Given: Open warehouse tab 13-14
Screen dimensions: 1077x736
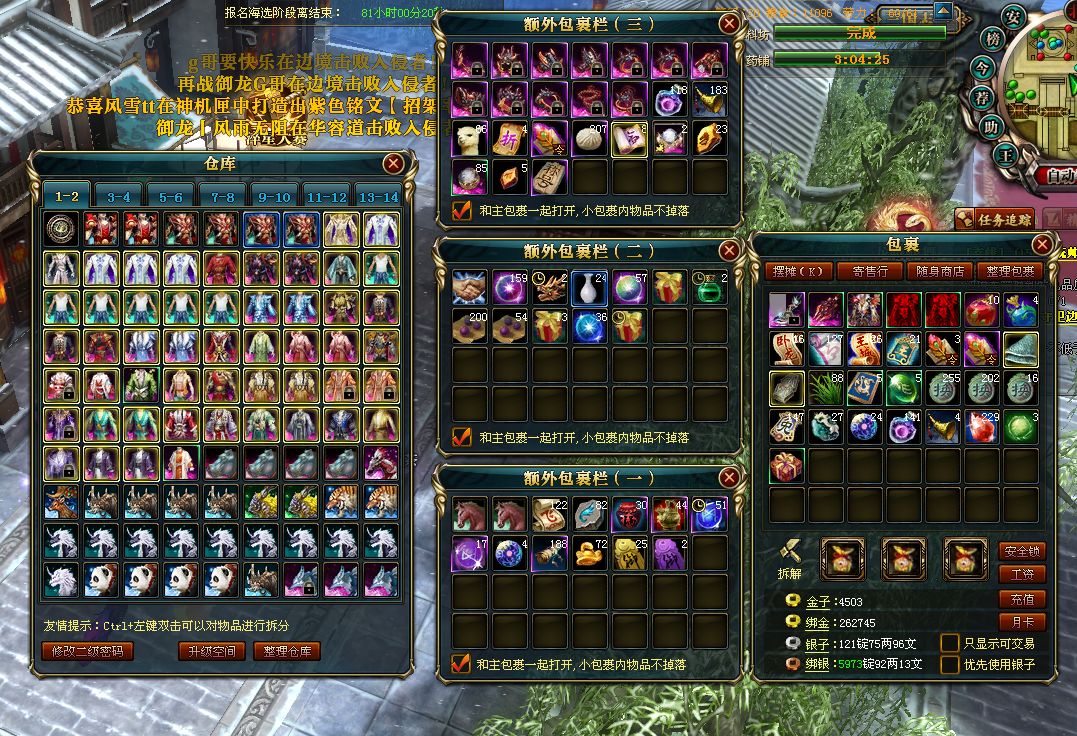Looking at the screenshot, I should (x=378, y=197).
